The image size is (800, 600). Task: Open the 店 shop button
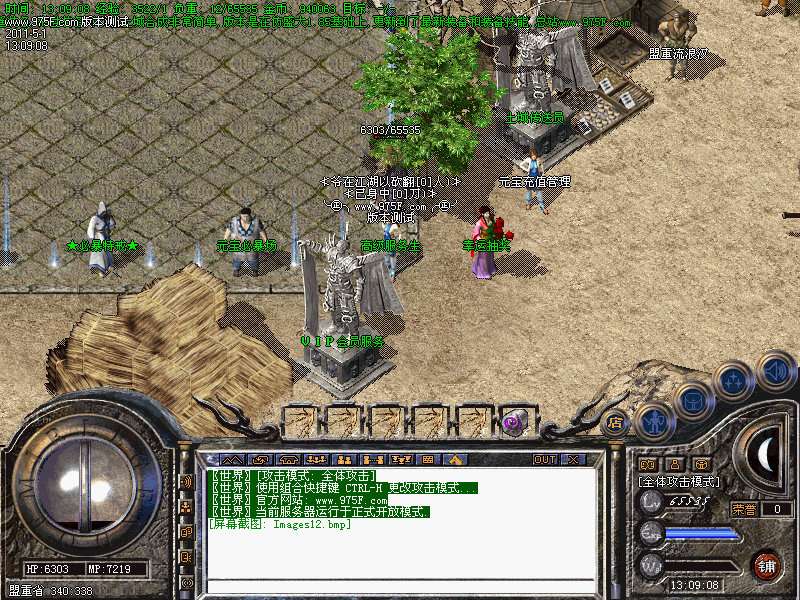(x=616, y=421)
